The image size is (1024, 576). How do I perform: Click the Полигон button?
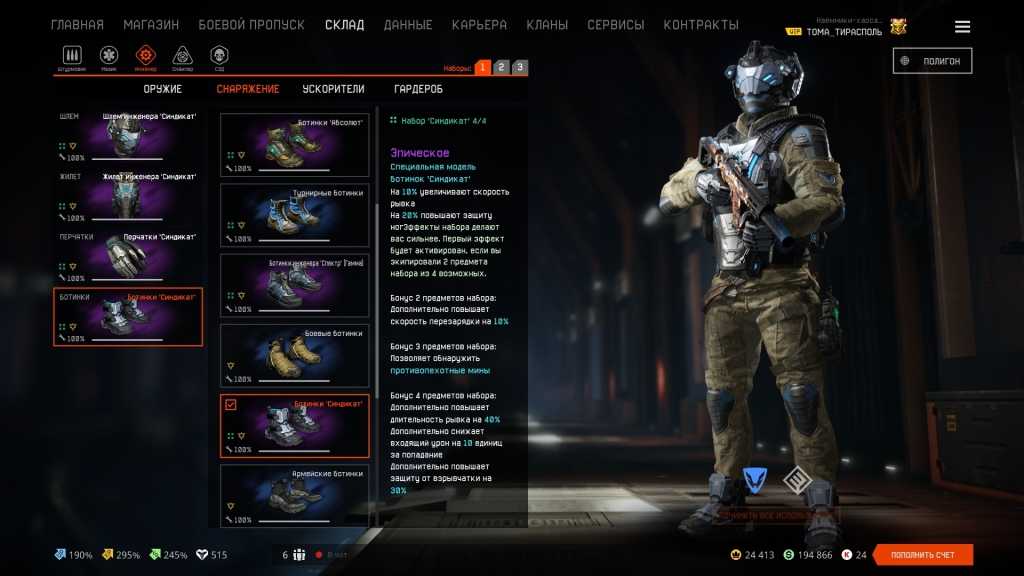[932, 61]
